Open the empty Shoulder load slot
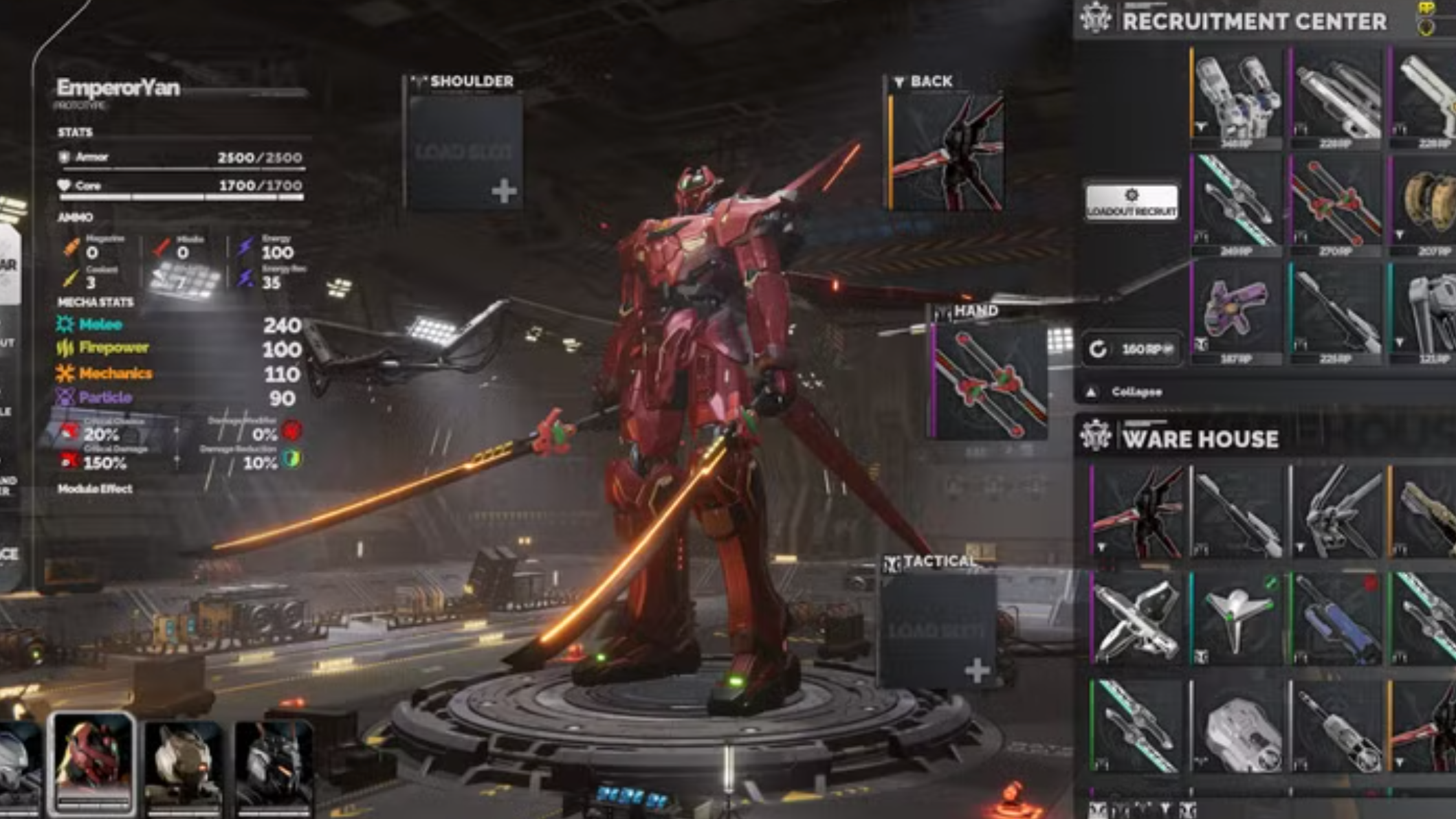The width and height of the screenshot is (1456, 819). pos(464,152)
